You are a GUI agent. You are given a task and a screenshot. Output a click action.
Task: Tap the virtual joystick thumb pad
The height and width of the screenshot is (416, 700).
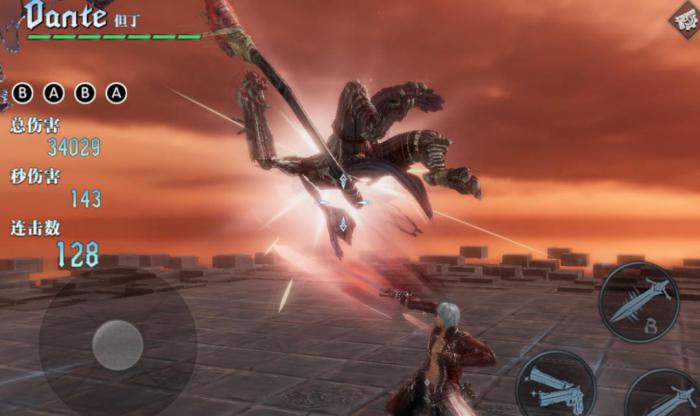click(117, 345)
